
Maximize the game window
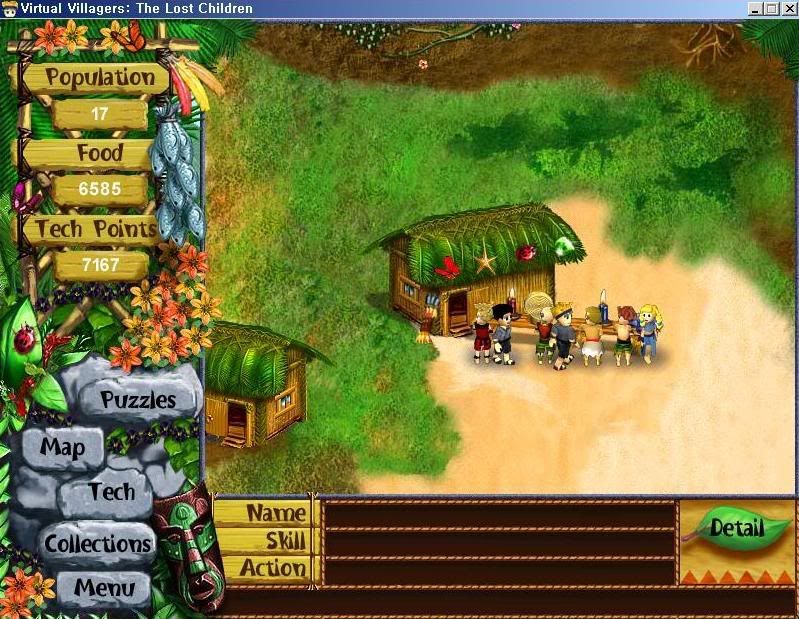click(771, 9)
